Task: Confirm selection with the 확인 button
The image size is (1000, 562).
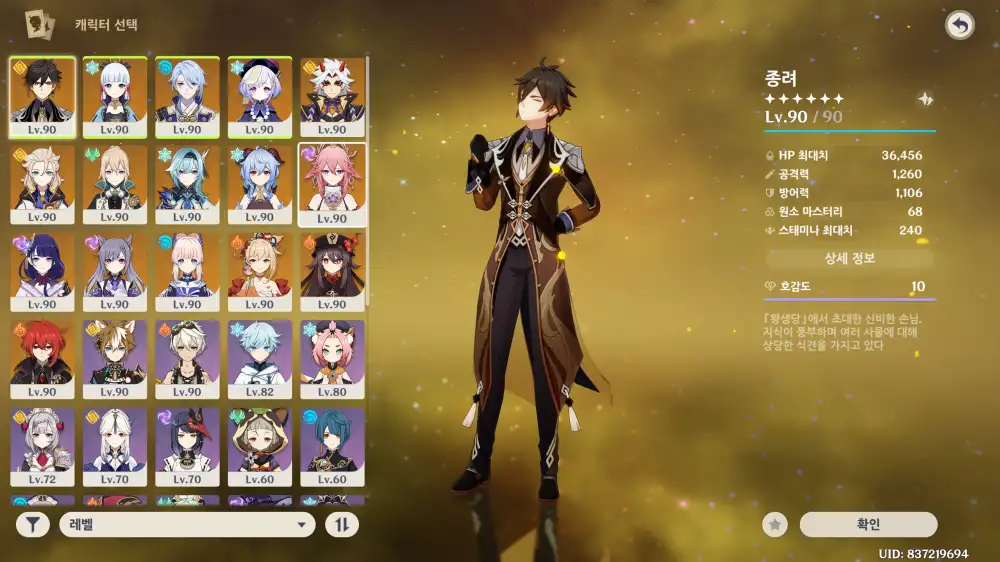Action: [868, 524]
